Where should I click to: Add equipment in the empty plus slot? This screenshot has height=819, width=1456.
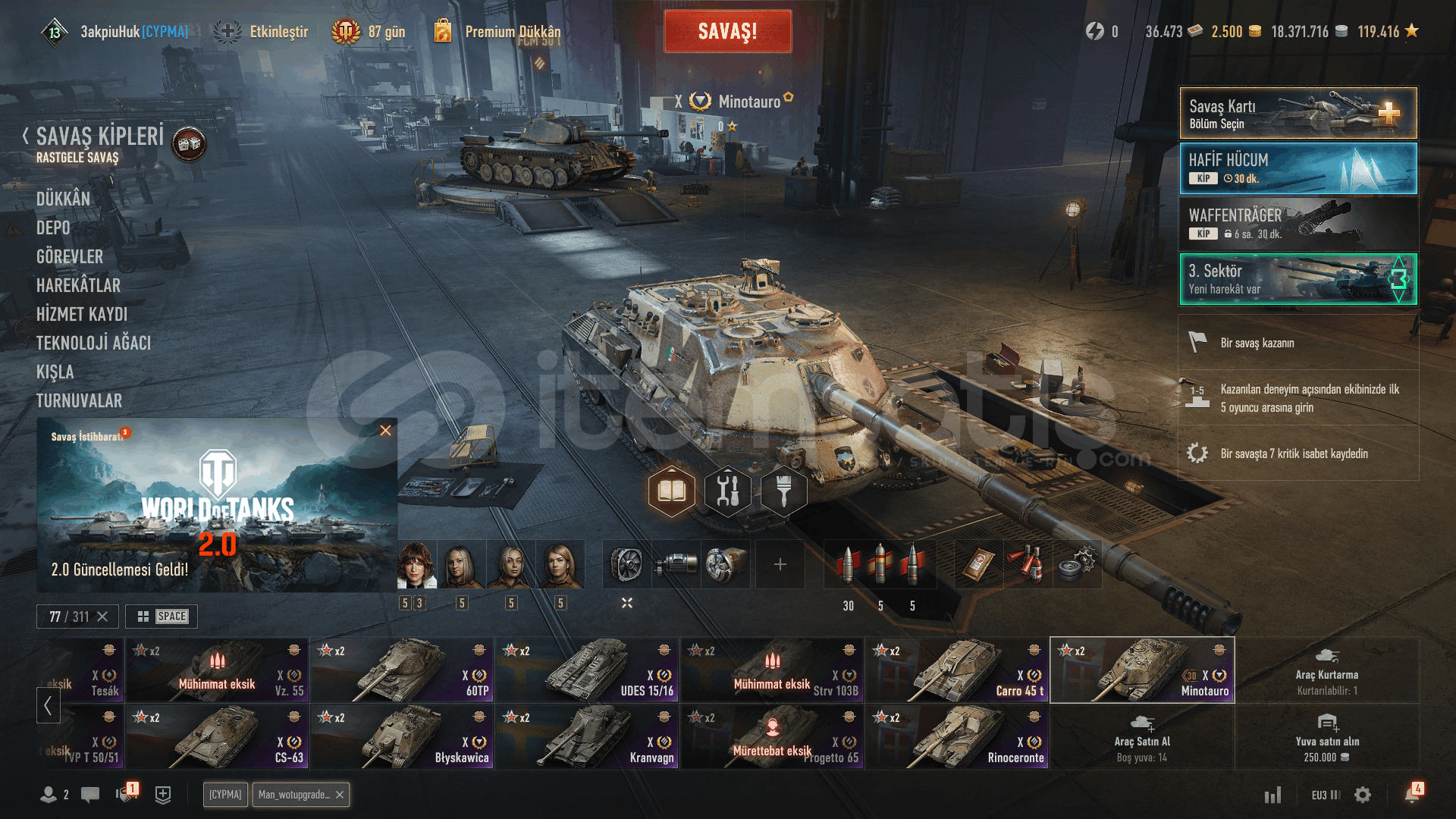780,564
